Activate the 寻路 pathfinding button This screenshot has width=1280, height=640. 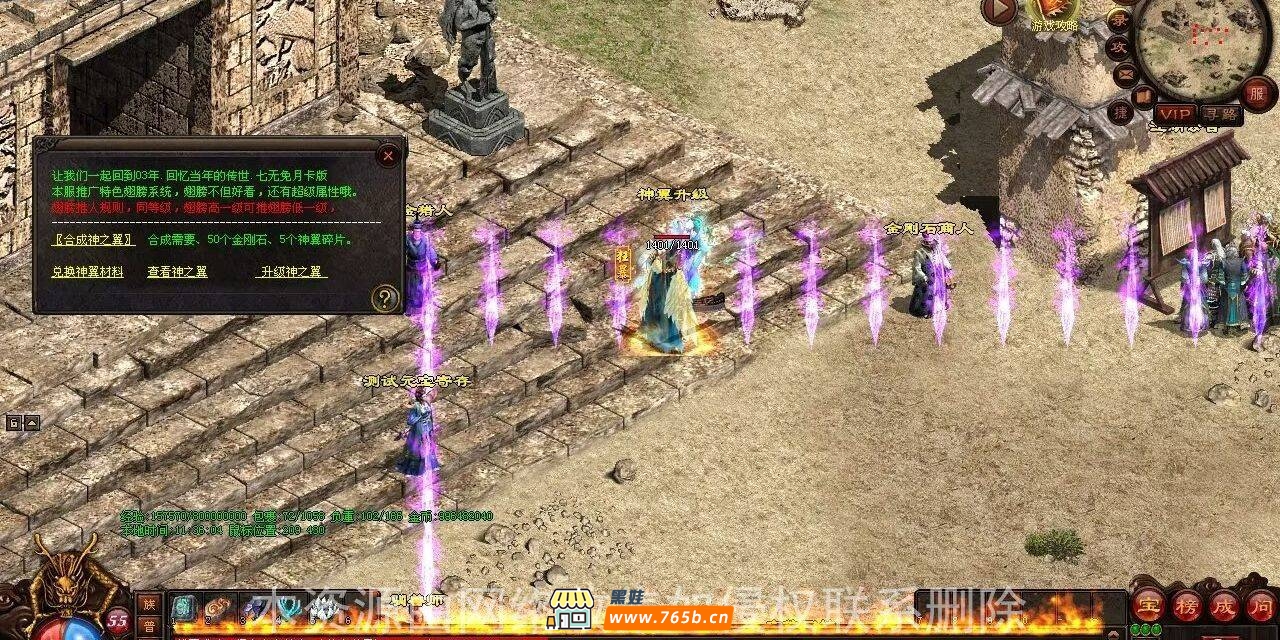click(1220, 115)
